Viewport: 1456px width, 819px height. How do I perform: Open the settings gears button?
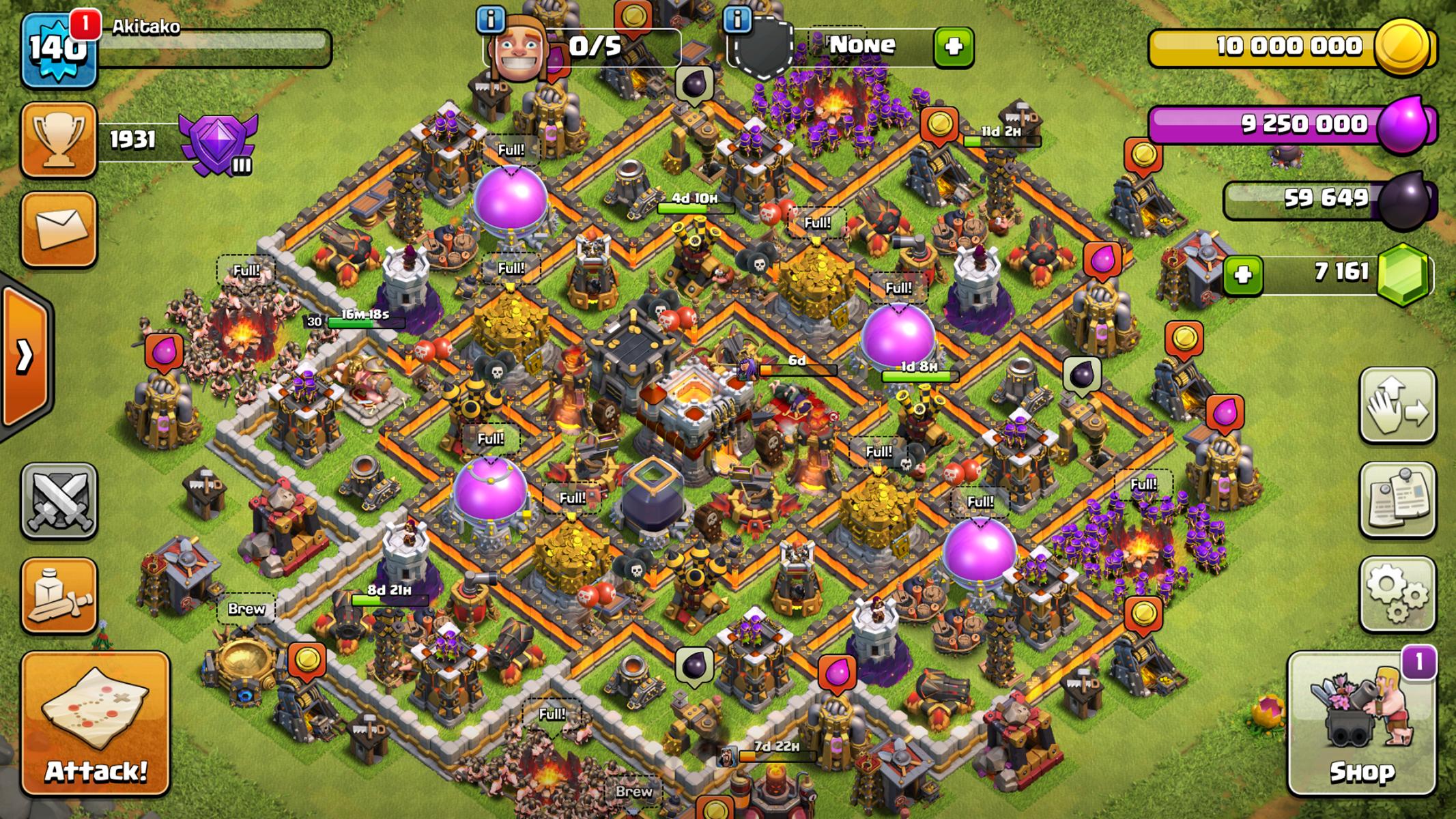point(1397,594)
